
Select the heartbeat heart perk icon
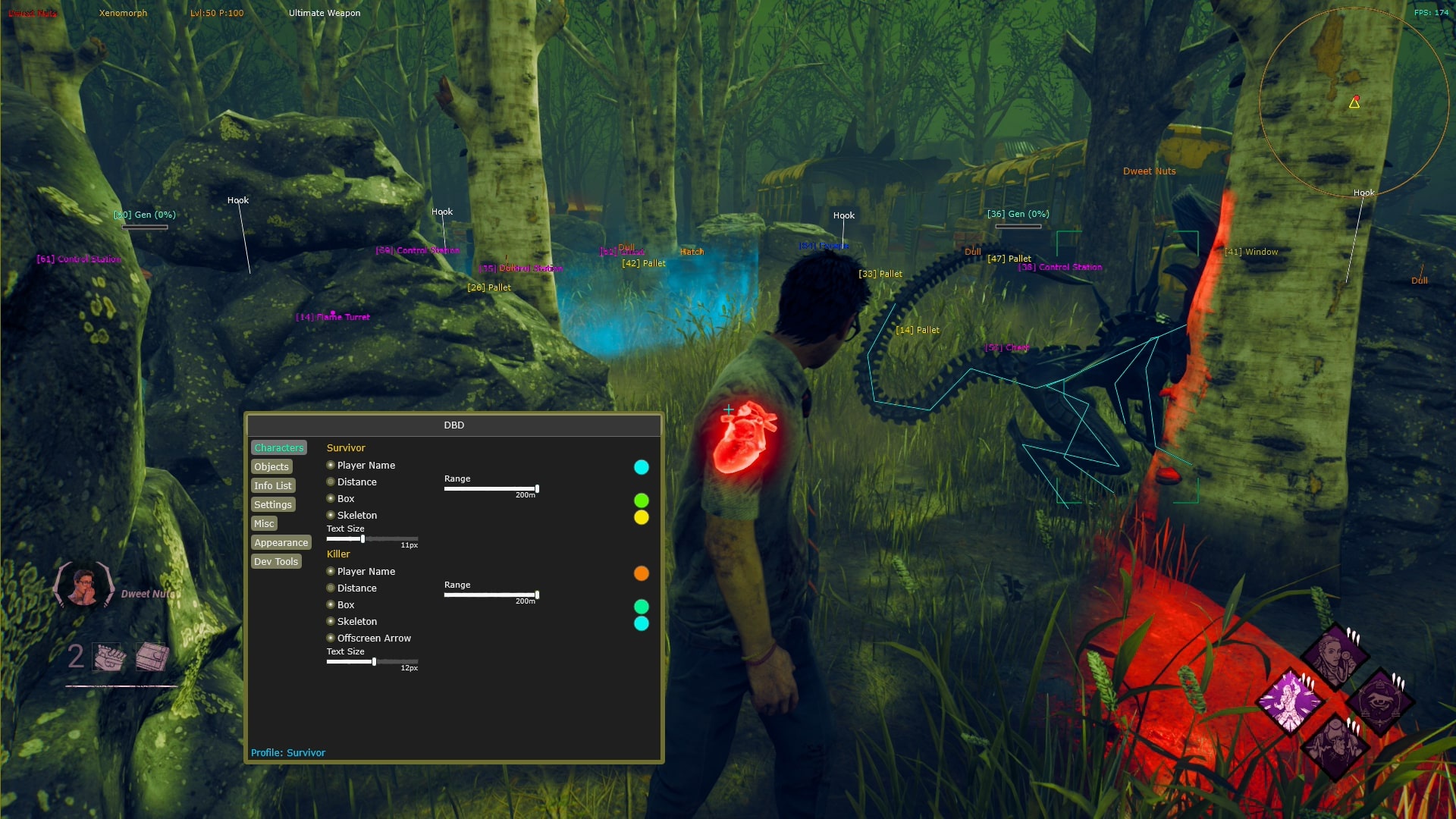1335,746
